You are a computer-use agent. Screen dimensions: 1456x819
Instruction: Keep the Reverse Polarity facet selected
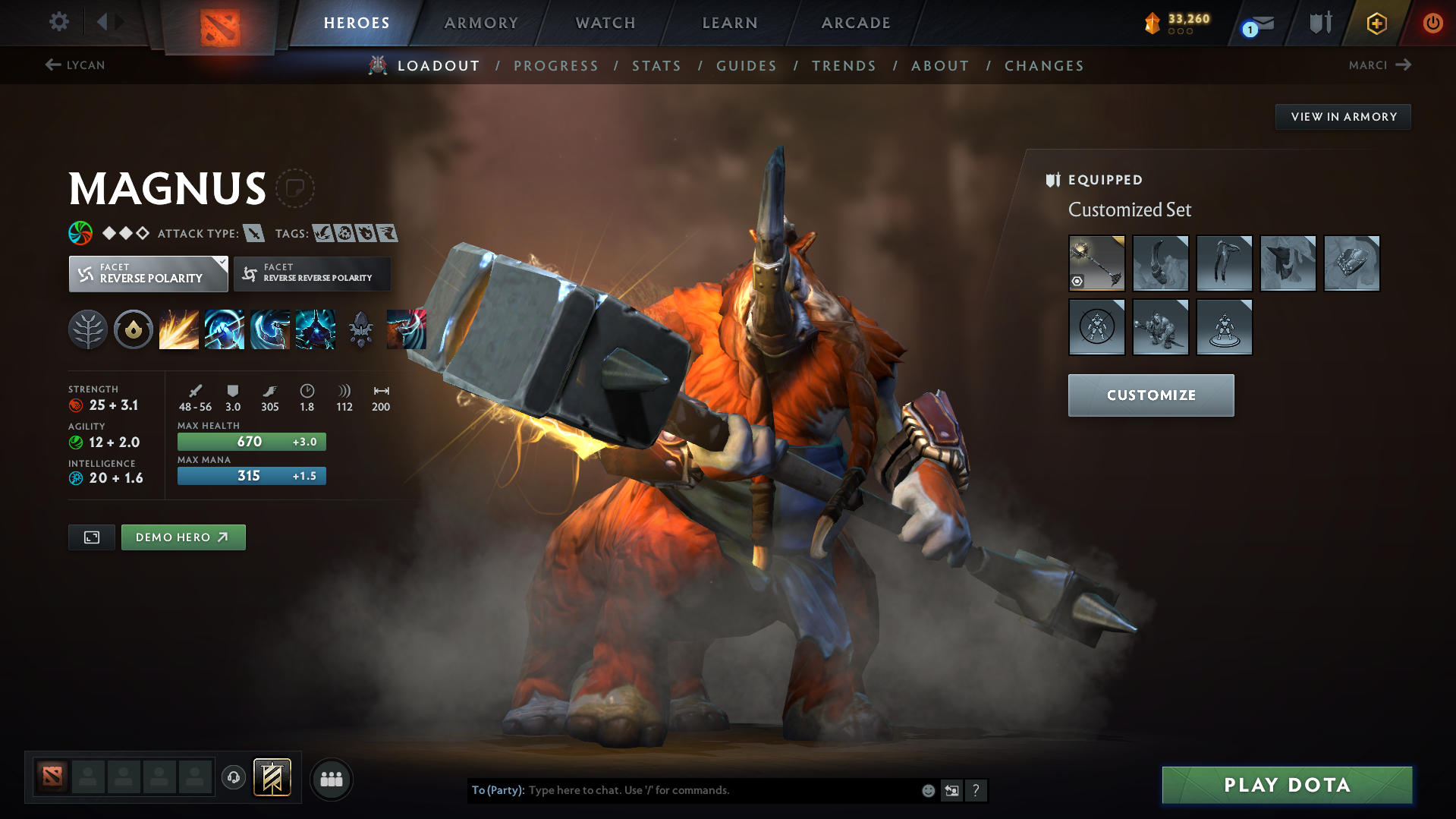tap(148, 273)
